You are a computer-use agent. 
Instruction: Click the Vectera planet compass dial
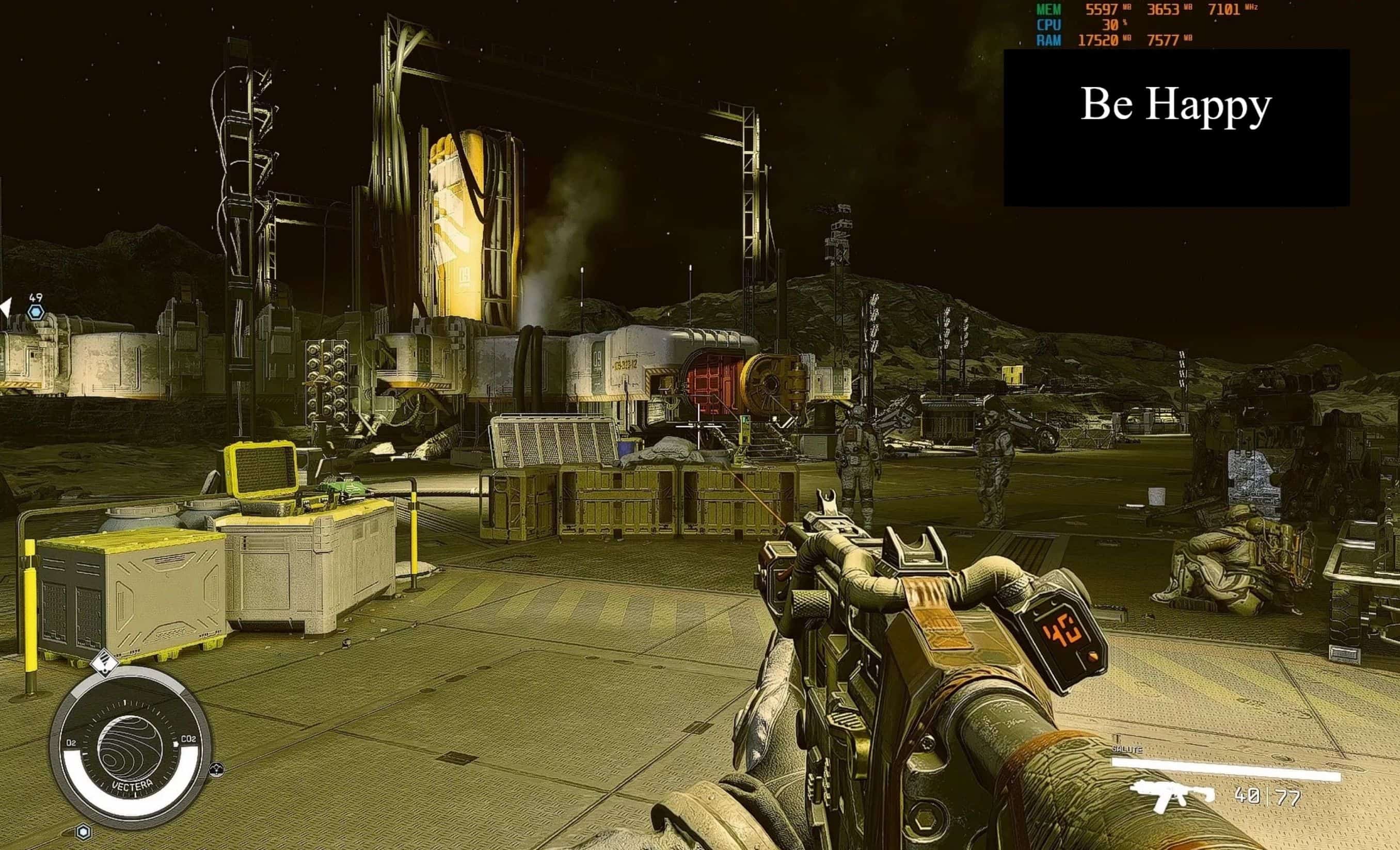coord(131,749)
